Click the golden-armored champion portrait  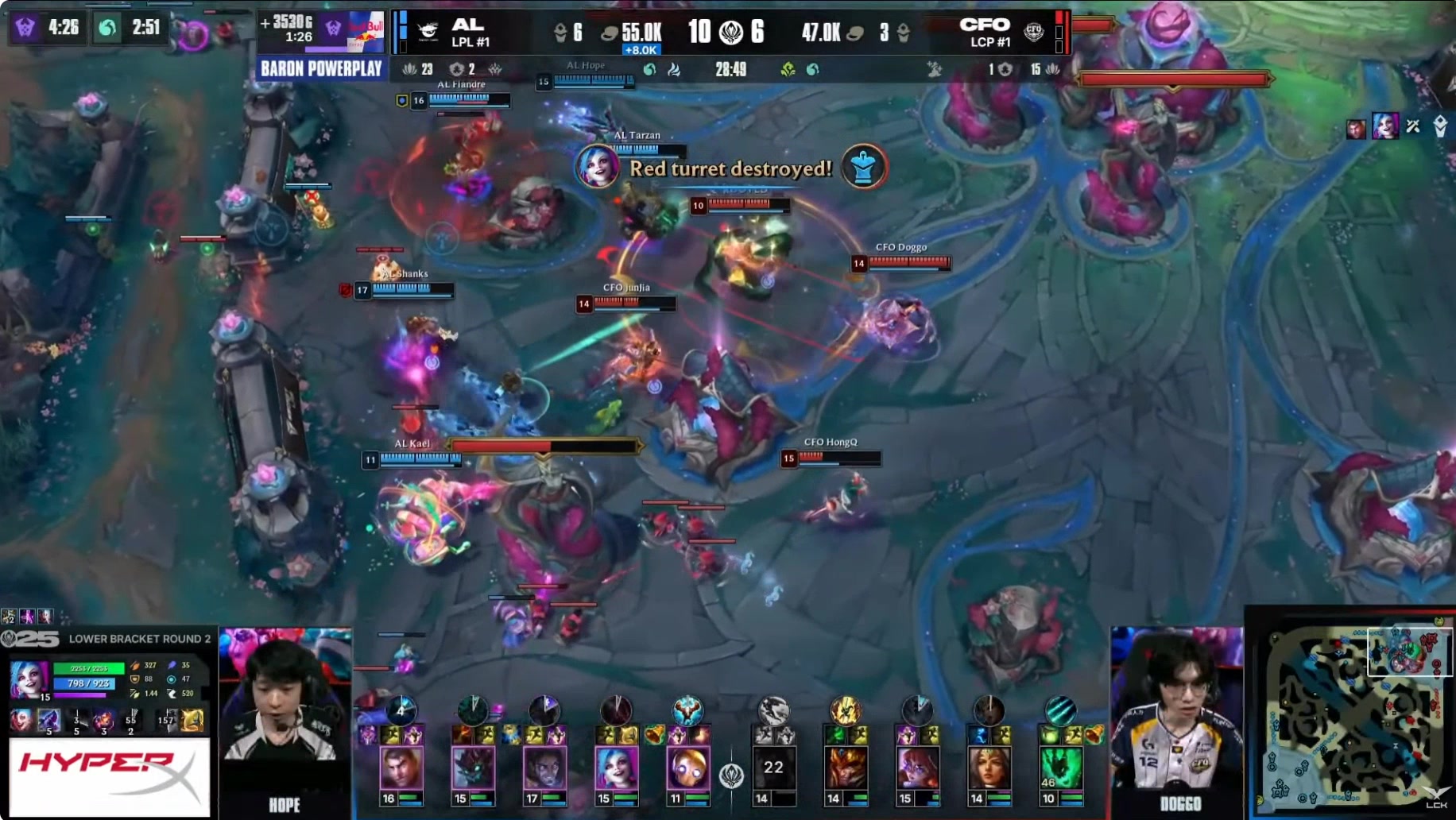(x=846, y=768)
